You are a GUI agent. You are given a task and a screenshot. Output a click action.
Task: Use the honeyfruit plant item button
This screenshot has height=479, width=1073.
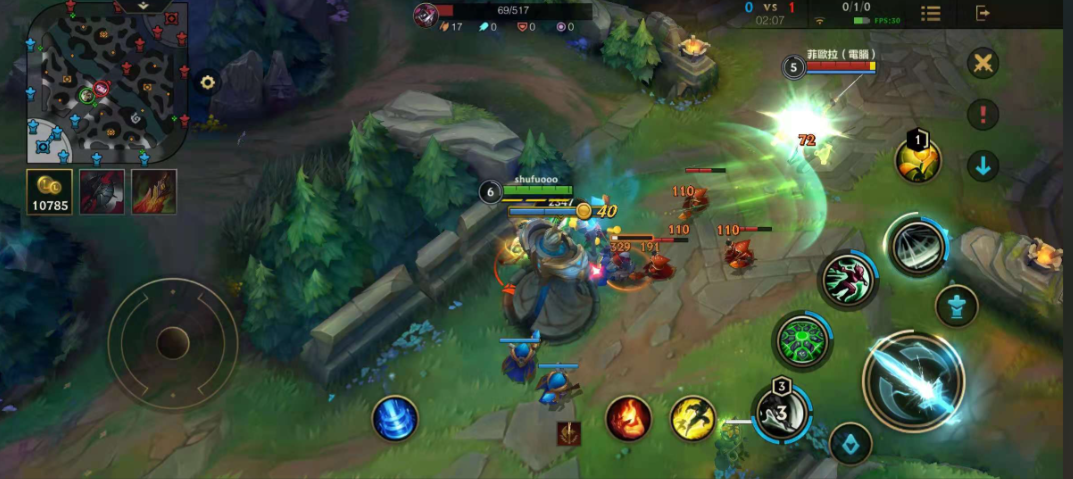(917, 160)
